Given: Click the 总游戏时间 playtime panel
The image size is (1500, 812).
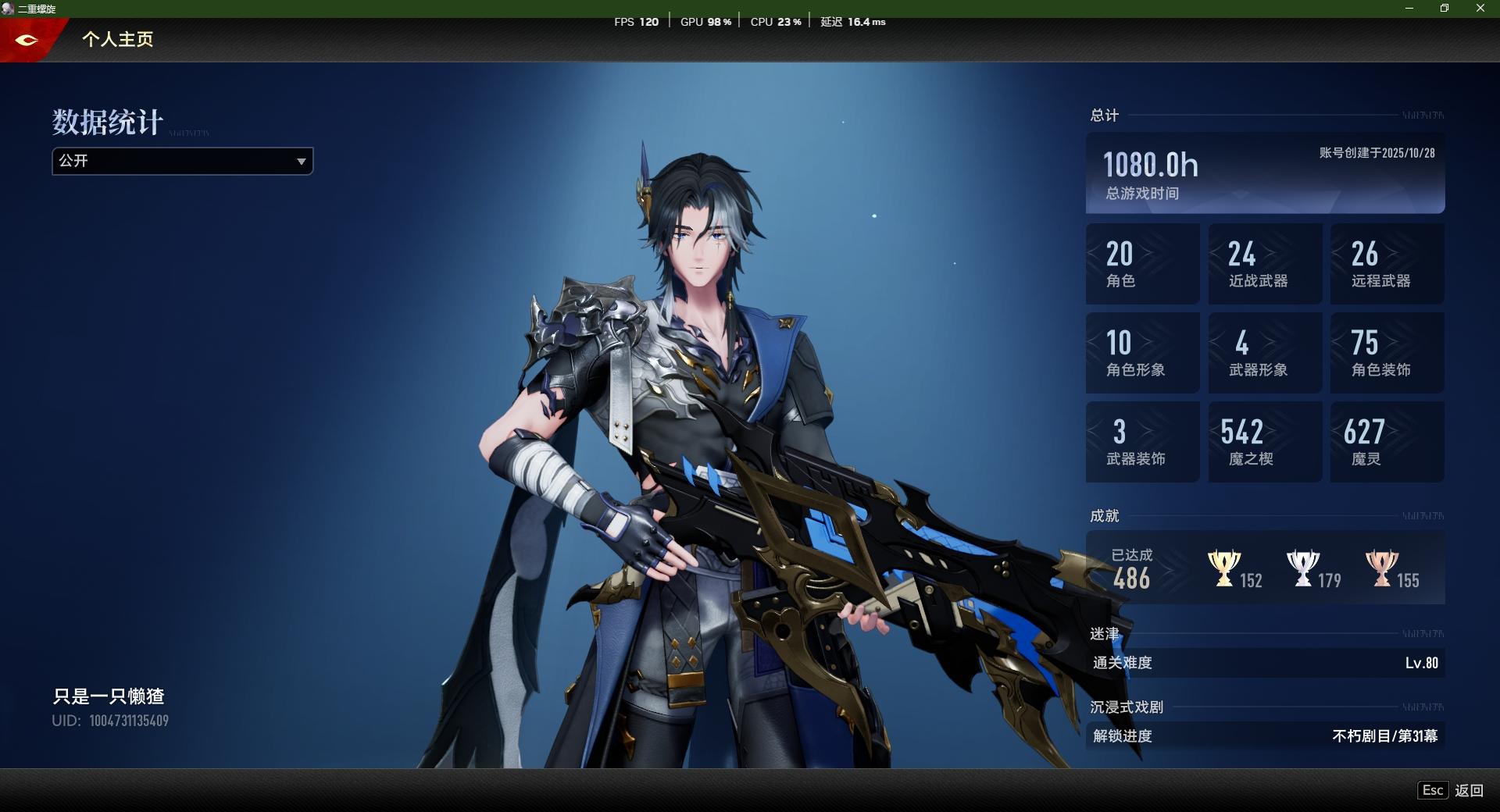Looking at the screenshot, I should (x=1265, y=173).
